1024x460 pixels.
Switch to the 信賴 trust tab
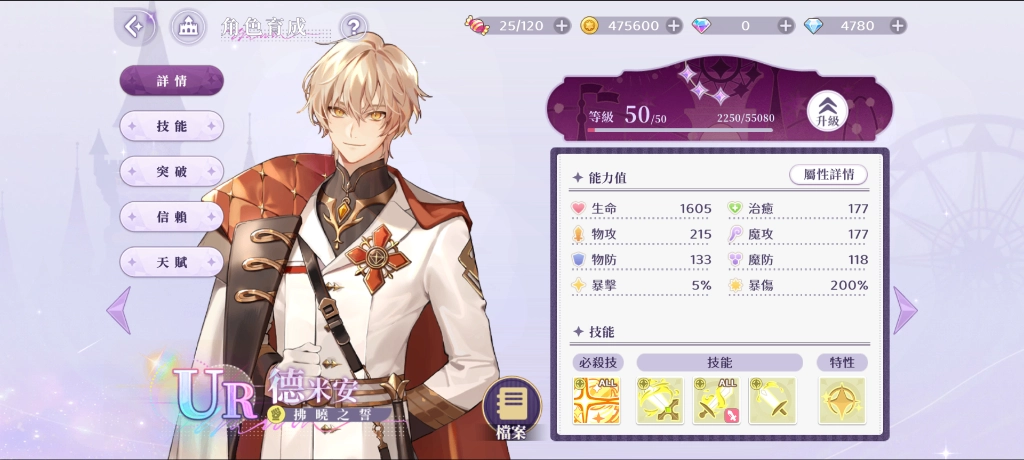click(x=171, y=216)
